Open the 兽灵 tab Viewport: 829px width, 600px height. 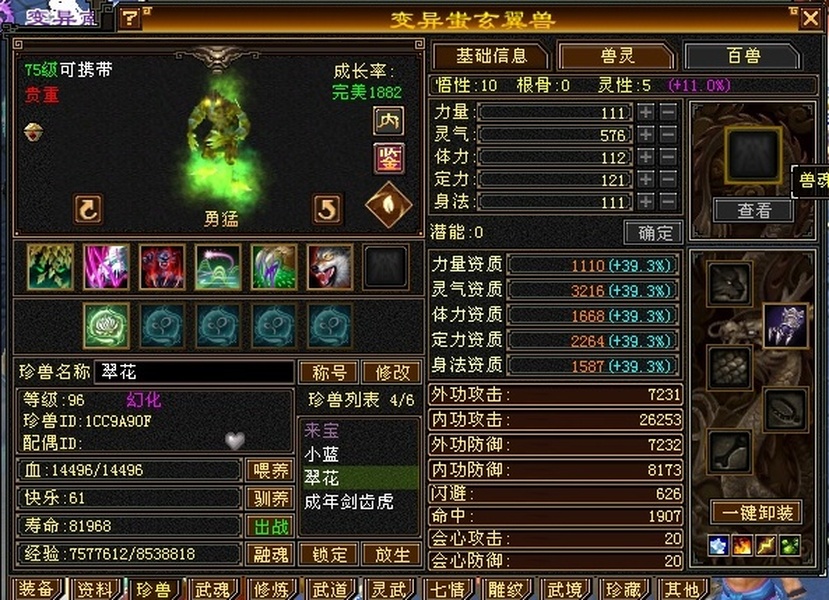click(616, 56)
